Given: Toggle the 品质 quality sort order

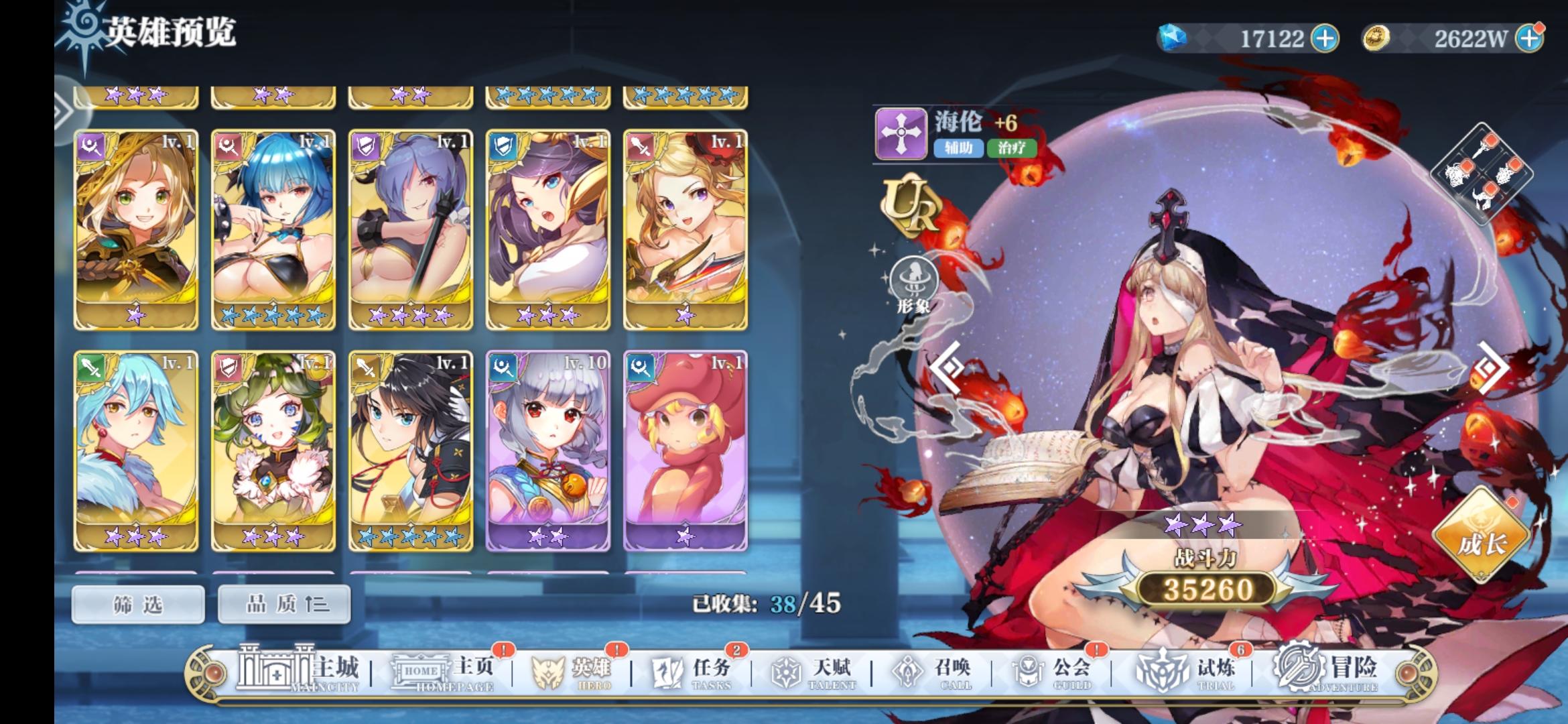Looking at the screenshot, I should (283, 603).
